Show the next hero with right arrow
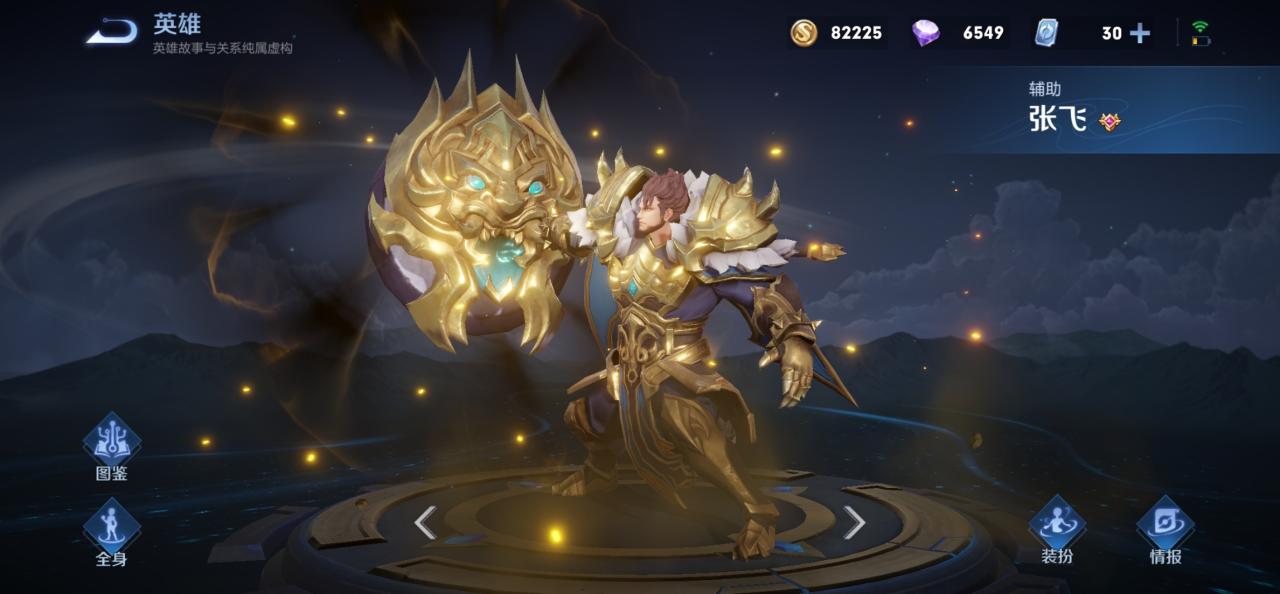This screenshot has height=594, width=1280. click(x=854, y=522)
